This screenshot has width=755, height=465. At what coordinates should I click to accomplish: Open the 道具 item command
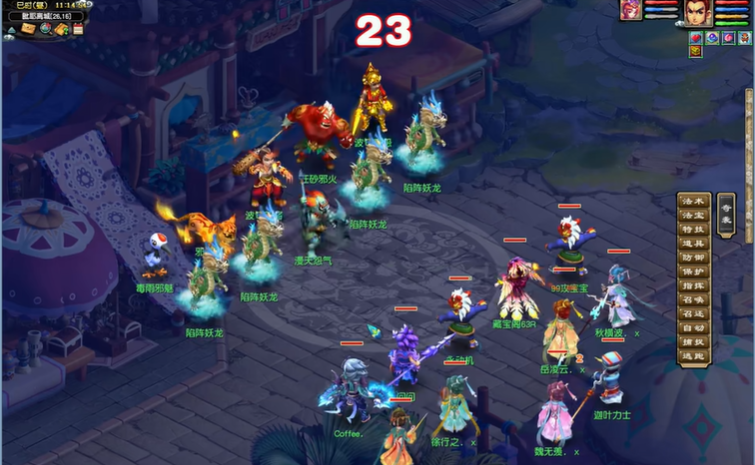[x=694, y=243]
